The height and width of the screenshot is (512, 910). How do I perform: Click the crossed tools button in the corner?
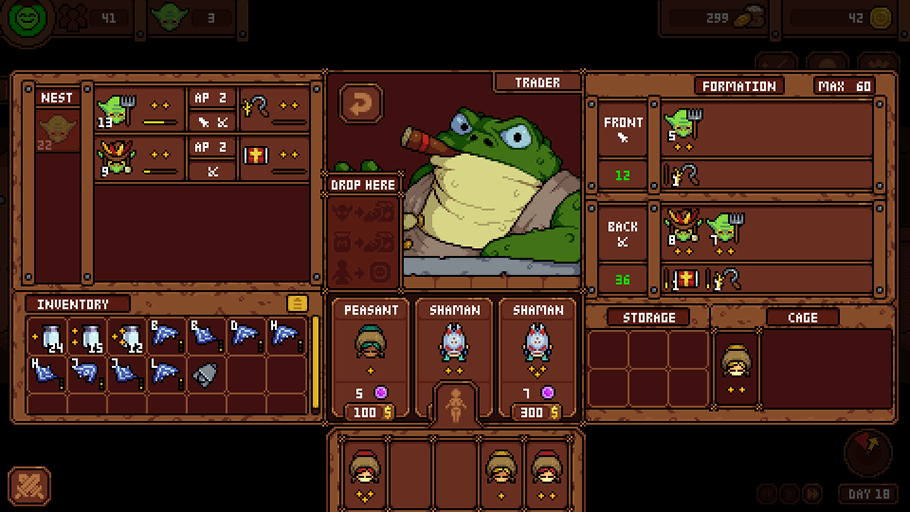click(x=29, y=485)
